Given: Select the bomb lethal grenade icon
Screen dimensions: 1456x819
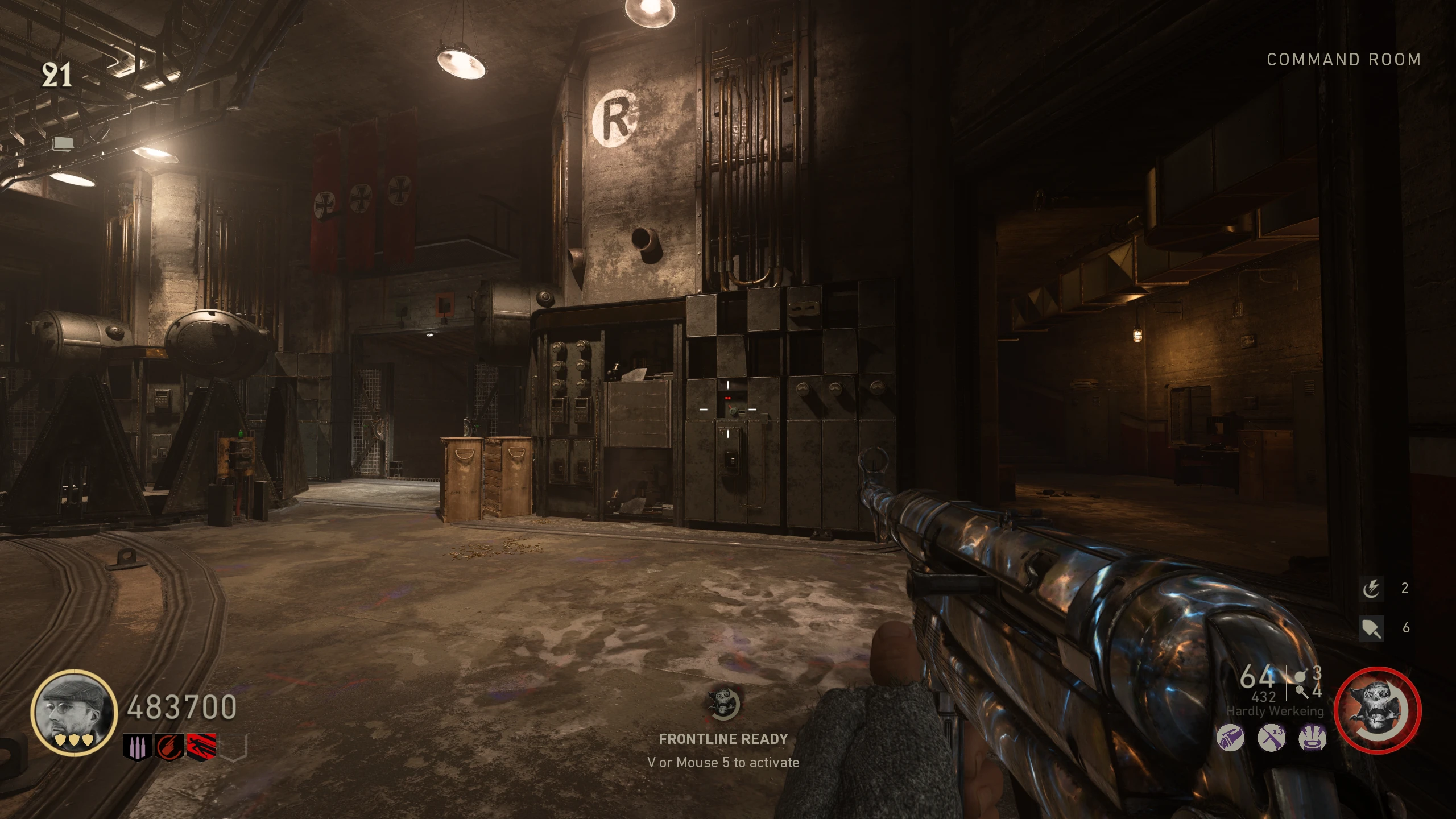Looking at the screenshot, I should (x=1300, y=677).
